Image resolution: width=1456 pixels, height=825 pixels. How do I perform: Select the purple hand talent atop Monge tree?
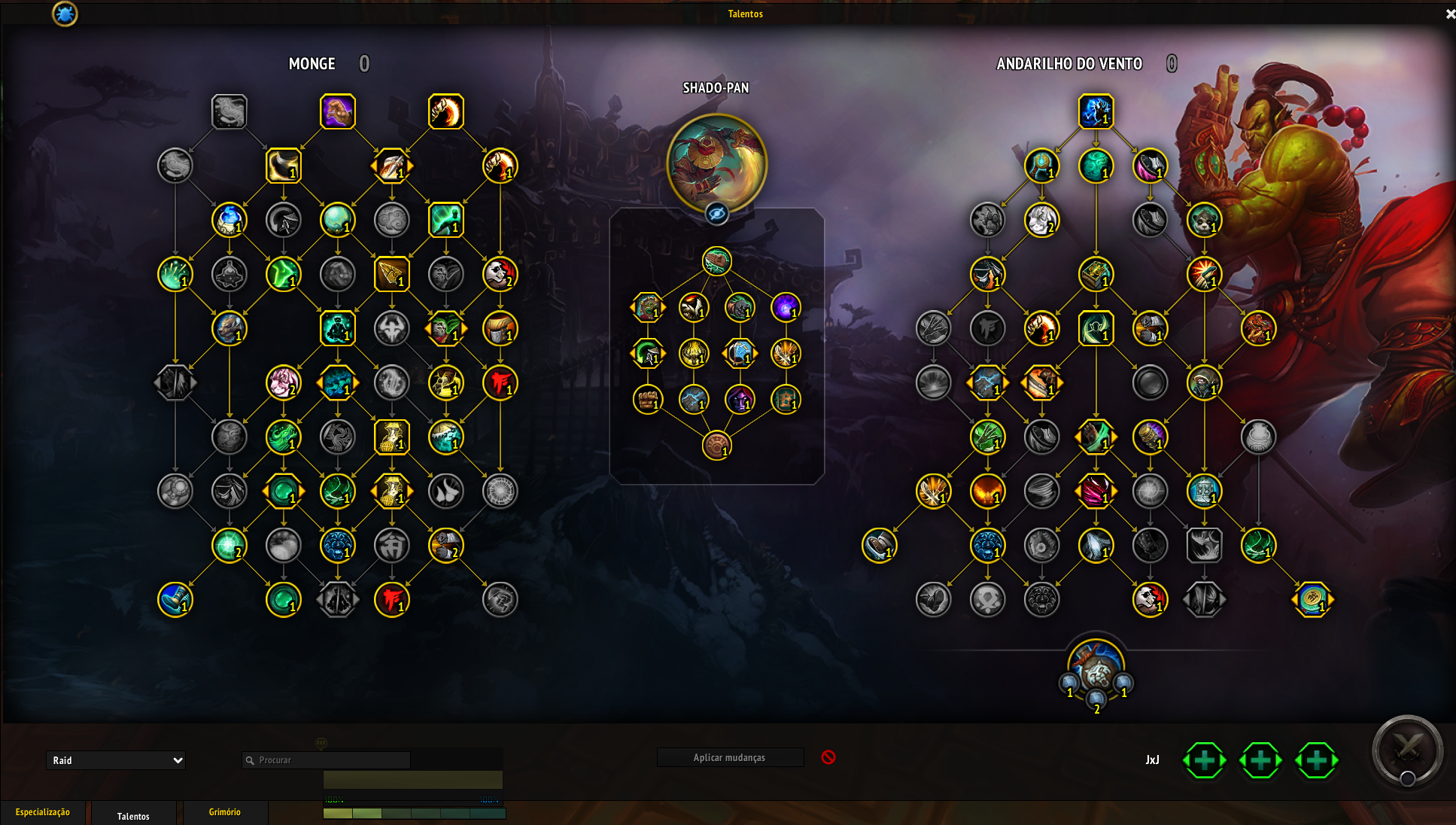coord(337,111)
